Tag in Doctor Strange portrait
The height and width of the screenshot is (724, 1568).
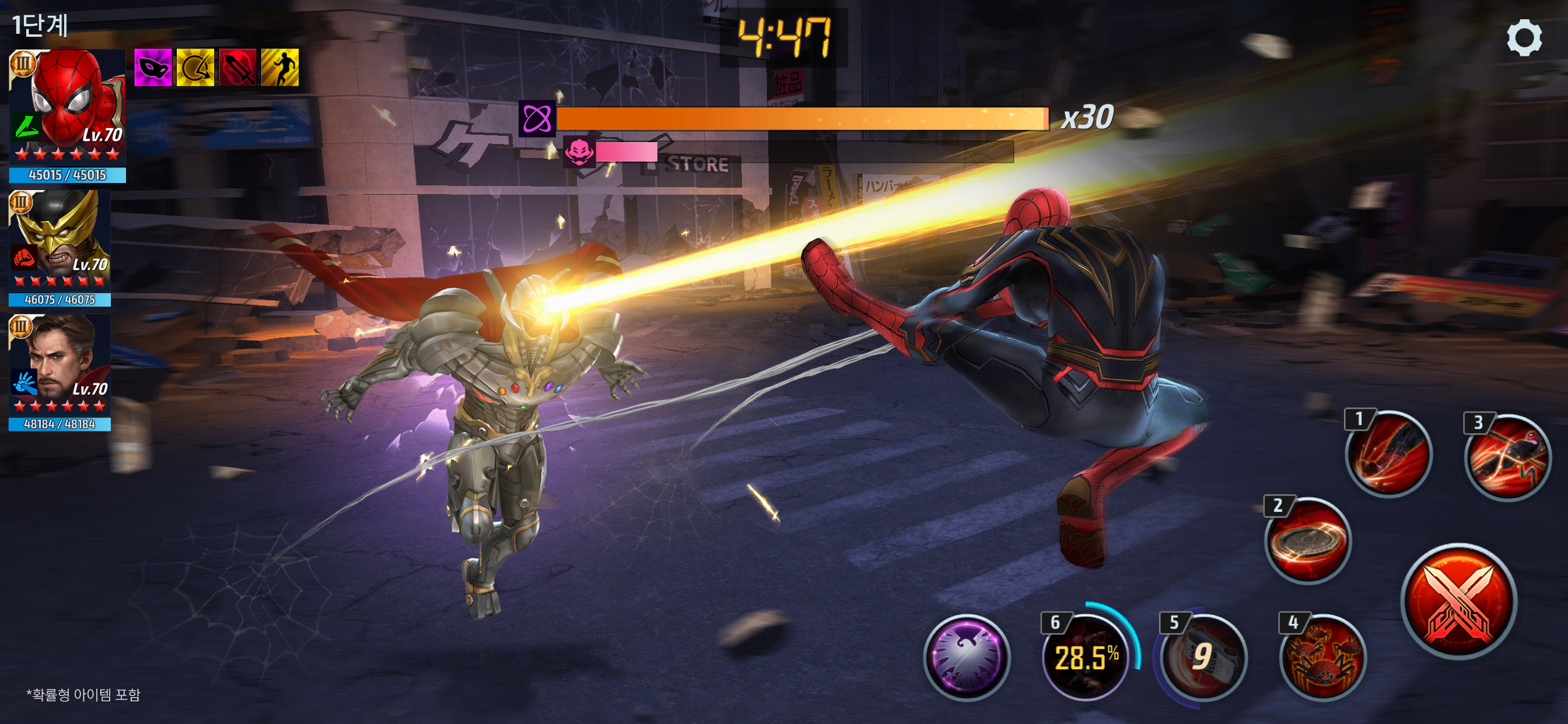pyautogui.click(x=60, y=364)
